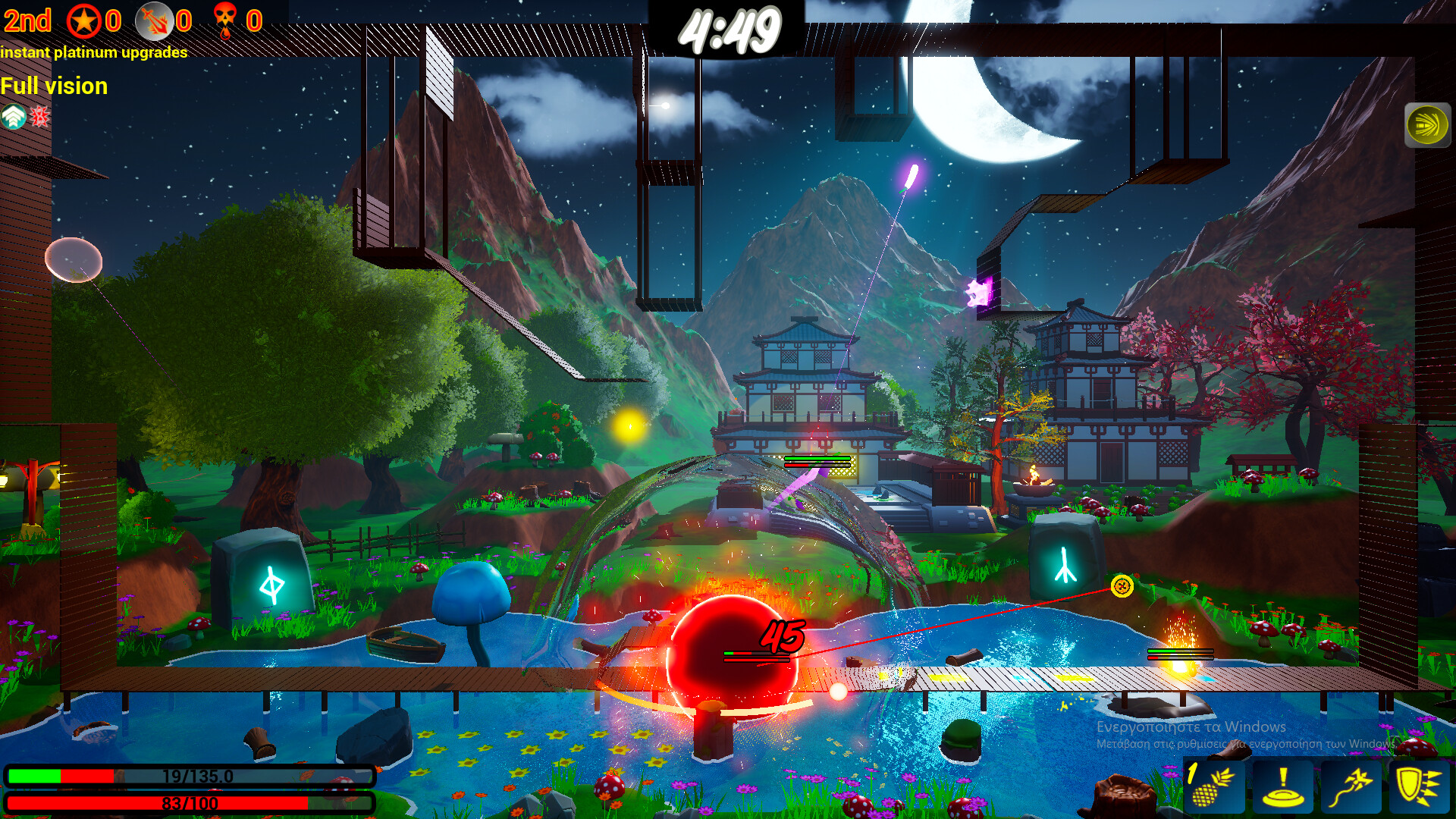
Task: Open the 2nd place ranking display
Action: (27, 20)
